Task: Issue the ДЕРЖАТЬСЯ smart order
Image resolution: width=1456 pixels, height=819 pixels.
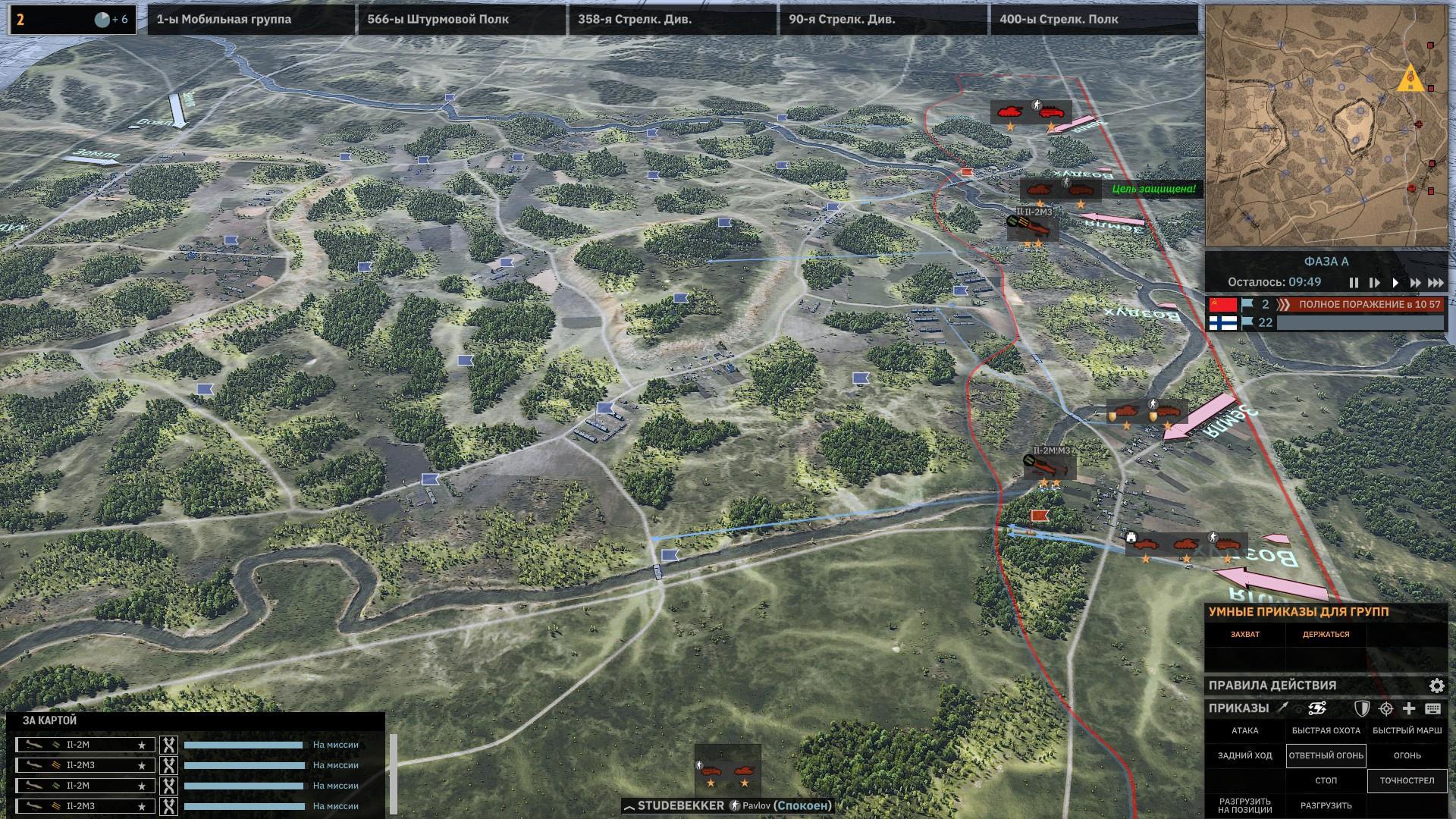Action: (x=1326, y=635)
